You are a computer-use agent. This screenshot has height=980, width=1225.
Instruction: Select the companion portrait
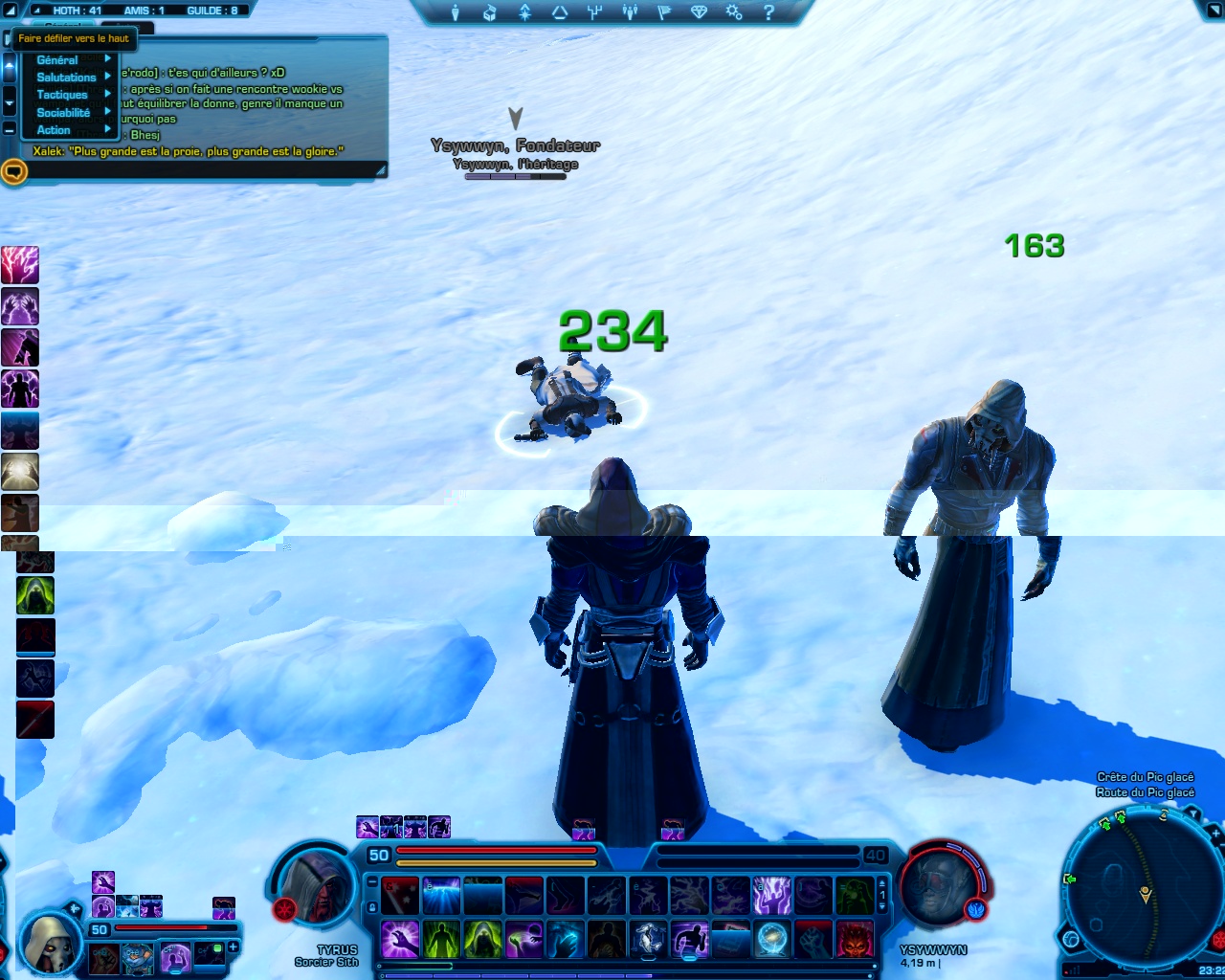pos(48,941)
